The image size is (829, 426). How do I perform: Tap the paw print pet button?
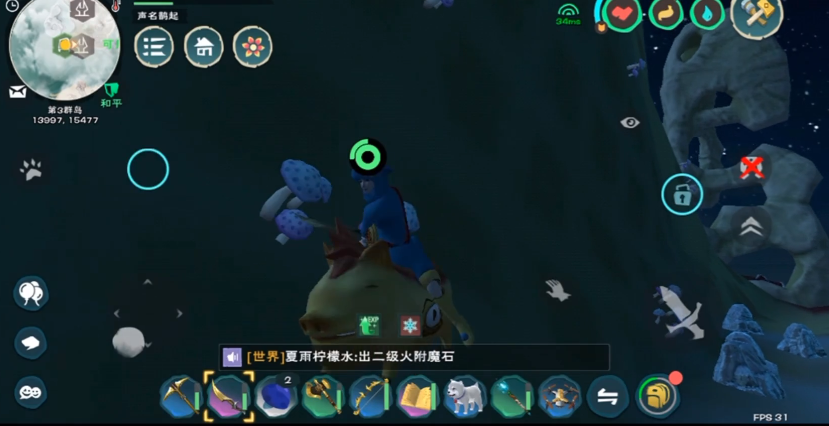[x=31, y=170]
